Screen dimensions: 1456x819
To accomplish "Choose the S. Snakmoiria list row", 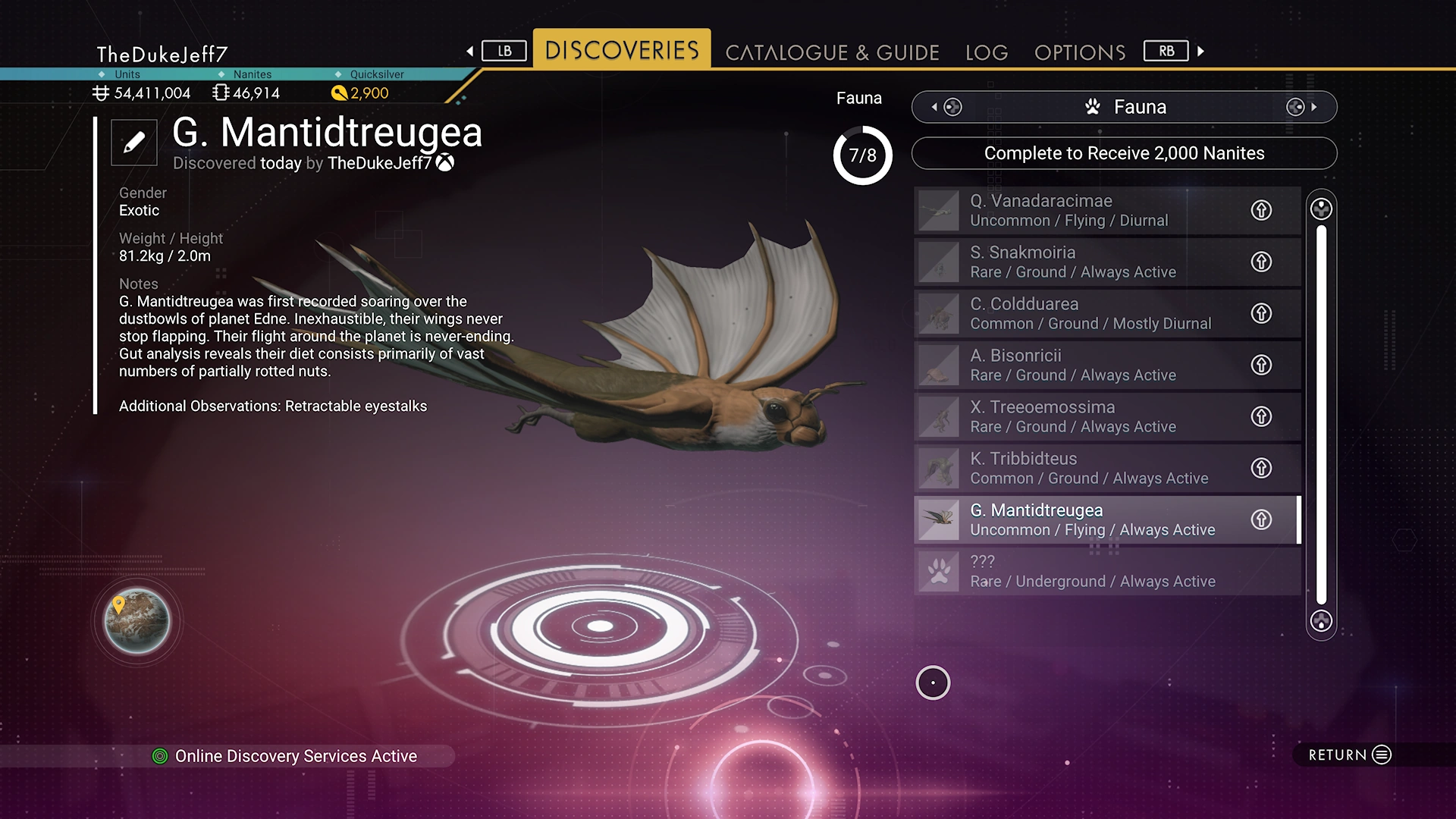I will (1084, 262).
